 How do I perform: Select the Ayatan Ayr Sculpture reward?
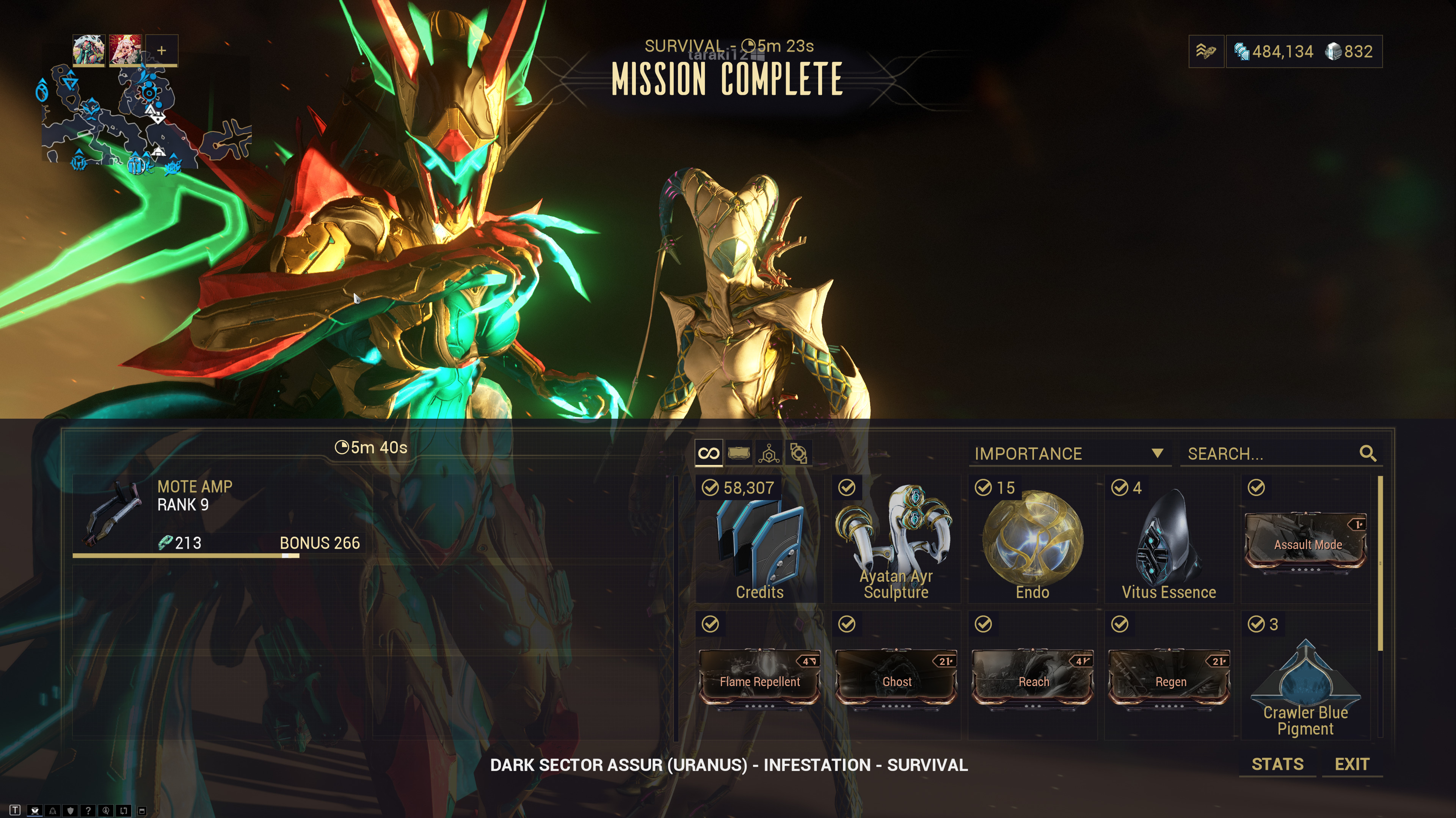click(x=895, y=540)
